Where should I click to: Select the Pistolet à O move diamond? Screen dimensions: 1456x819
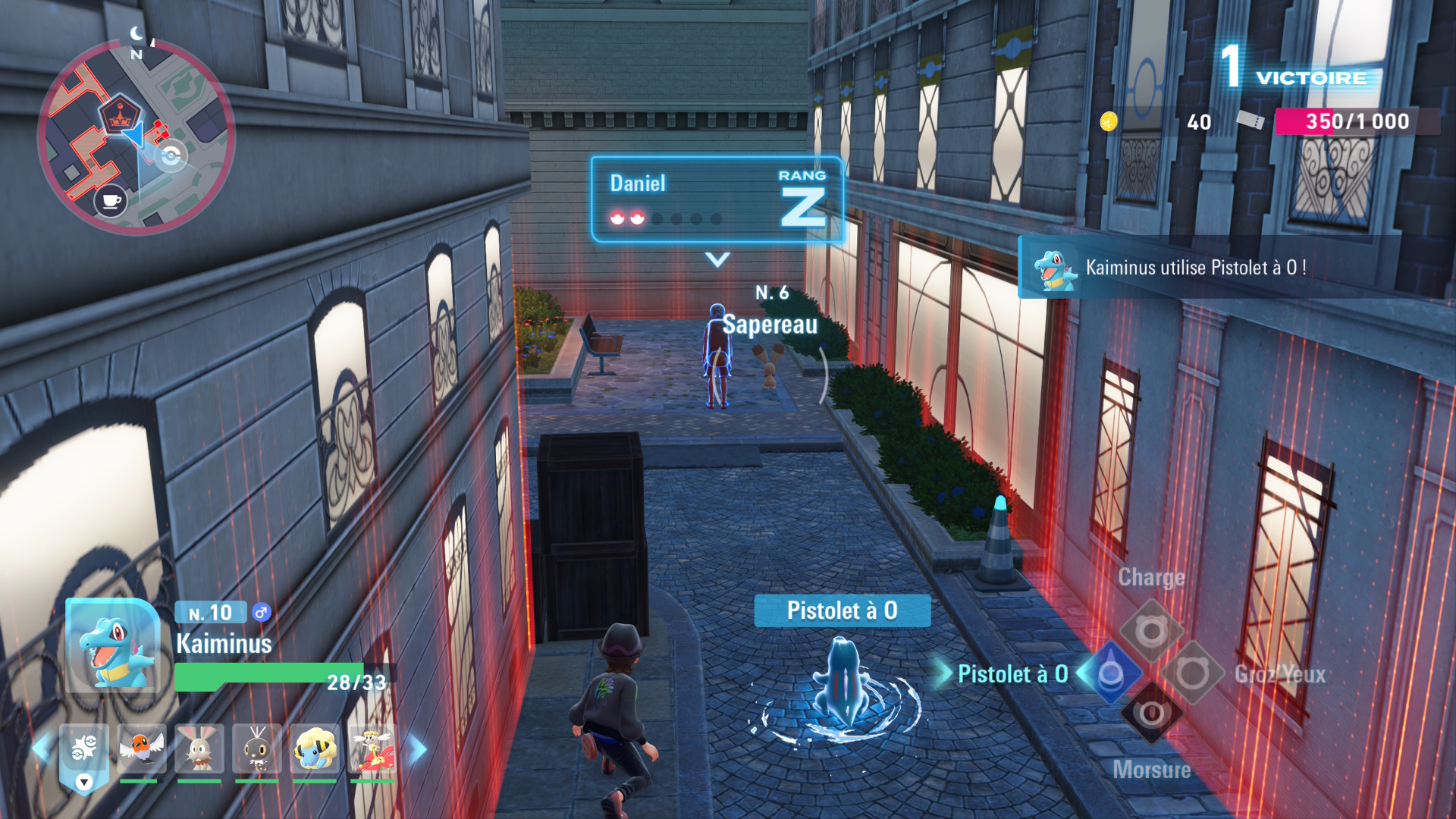click(x=1111, y=673)
